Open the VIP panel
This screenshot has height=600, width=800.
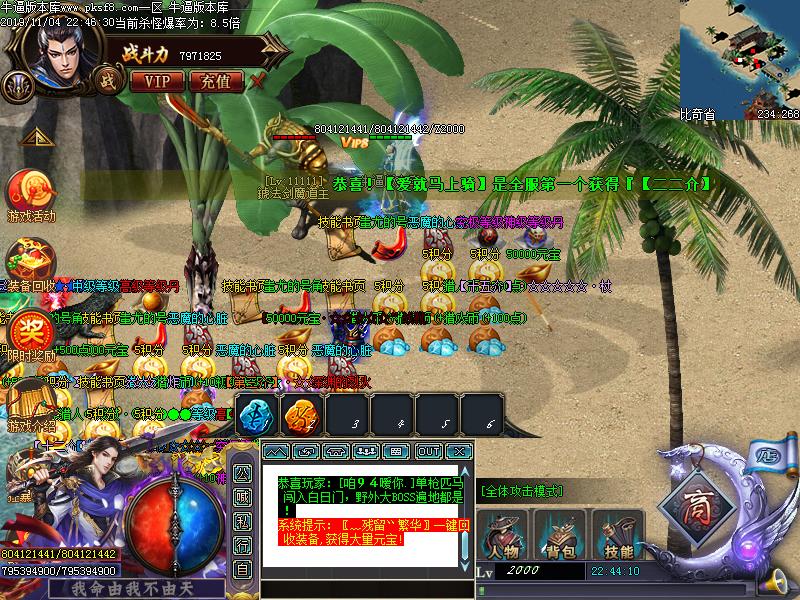pyautogui.click(x=156, y=80)
